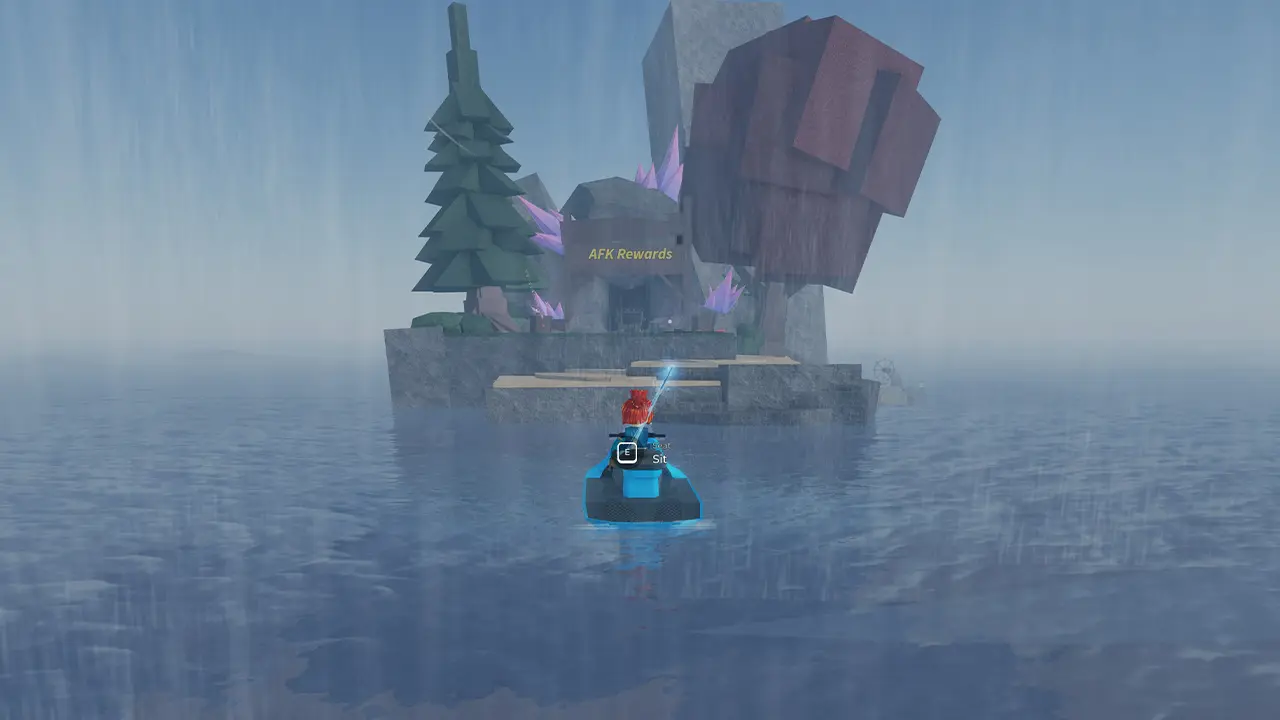Click the jet ski handlebars
The width and height of the screenshot is (1280, 720).
[x=638, y=435]
